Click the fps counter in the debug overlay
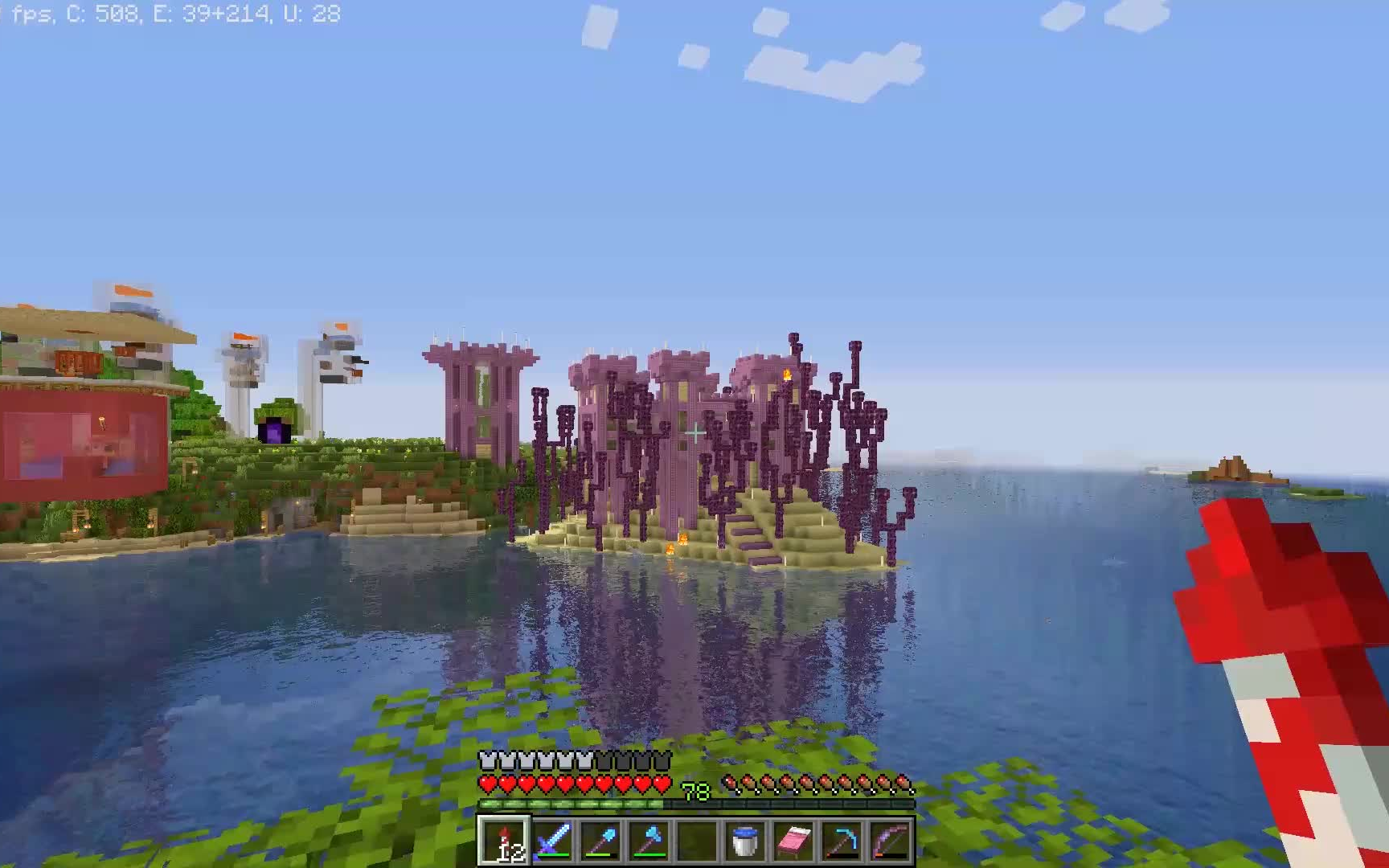This screenshot has height=868, width=1389. tap(32, 12)
